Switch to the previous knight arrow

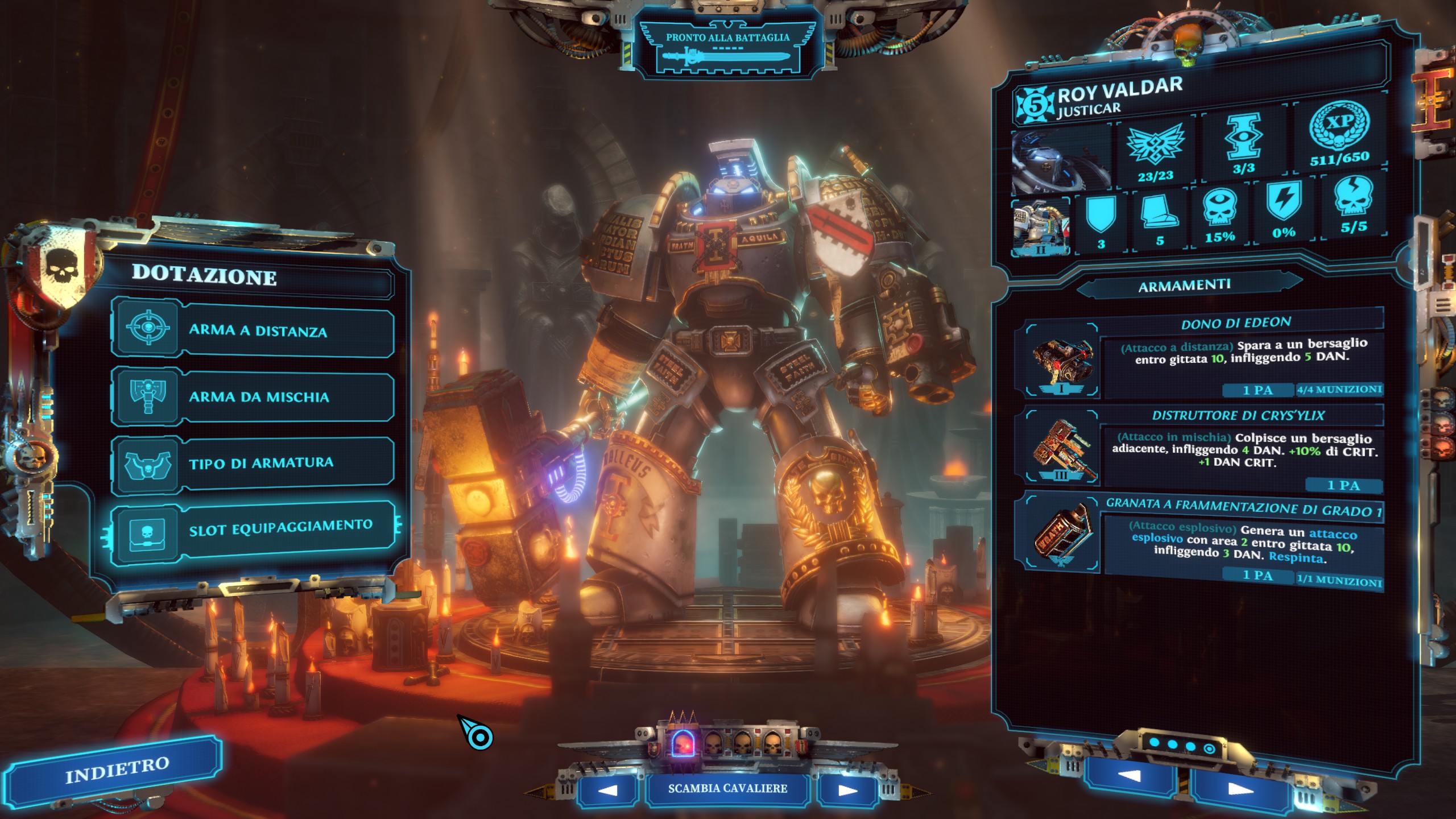tap(607, 790)
